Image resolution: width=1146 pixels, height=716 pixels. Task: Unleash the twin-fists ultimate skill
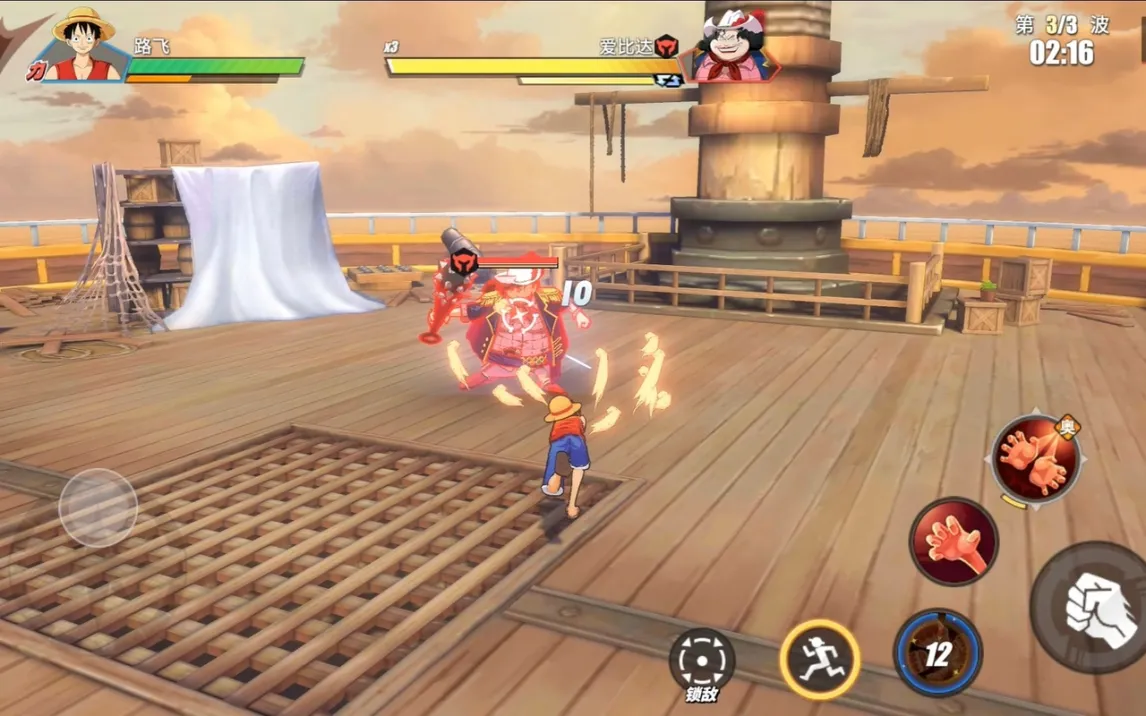(1036, 457)
